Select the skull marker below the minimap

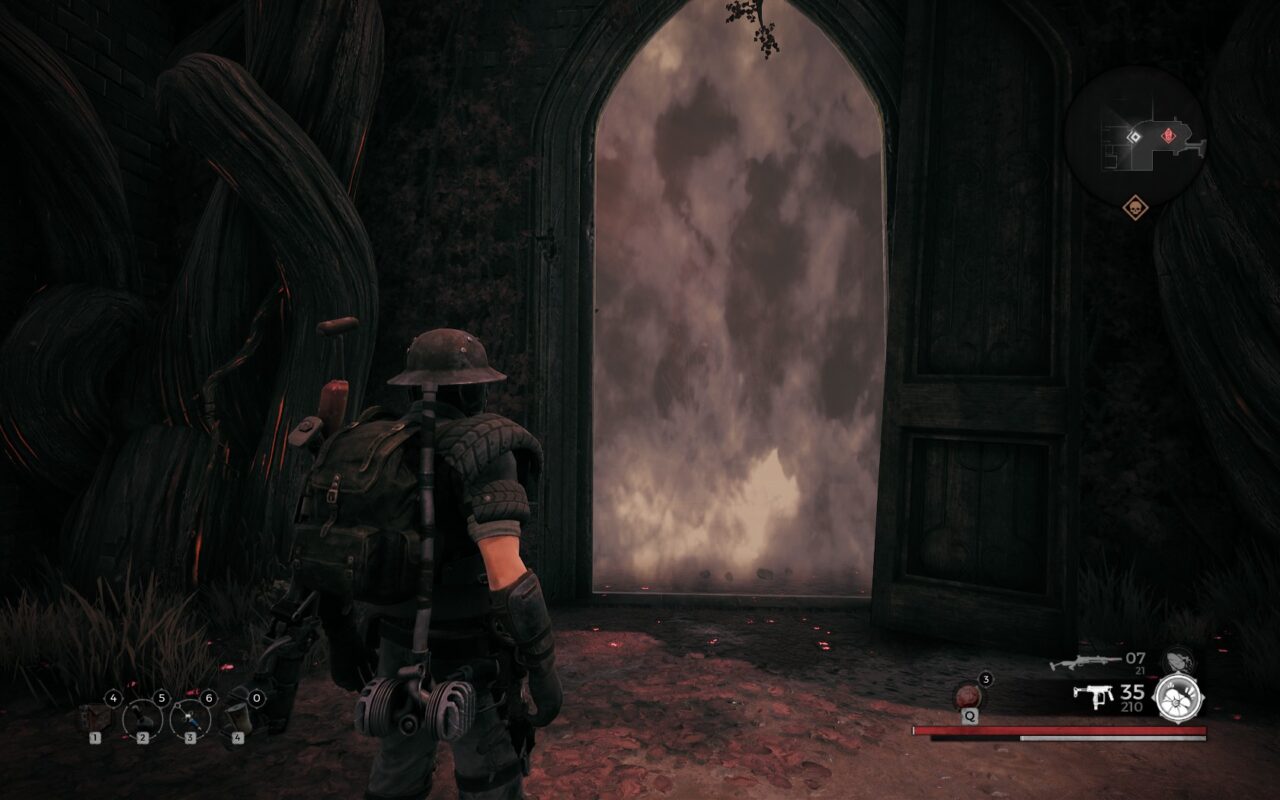[1135, 208]
